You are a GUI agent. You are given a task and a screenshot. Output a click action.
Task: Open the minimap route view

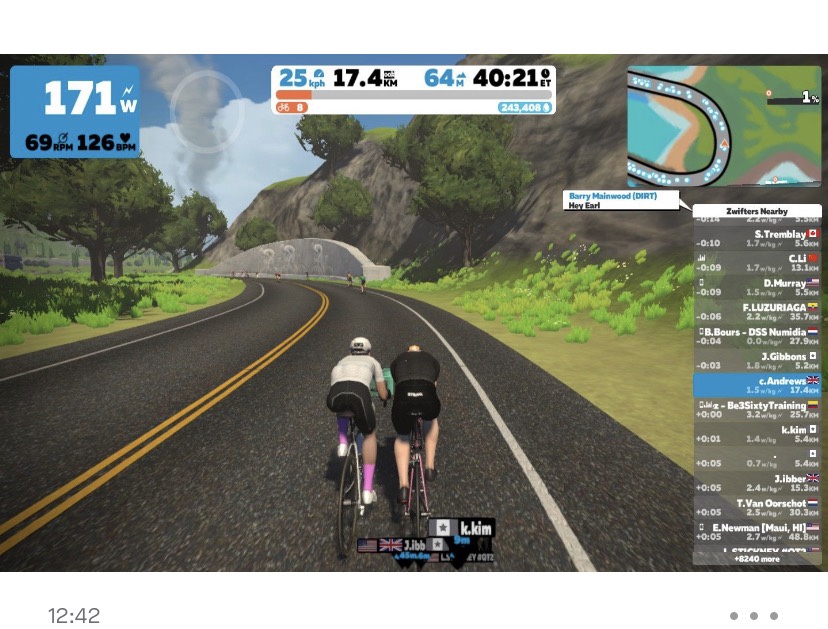click(723, 126)
